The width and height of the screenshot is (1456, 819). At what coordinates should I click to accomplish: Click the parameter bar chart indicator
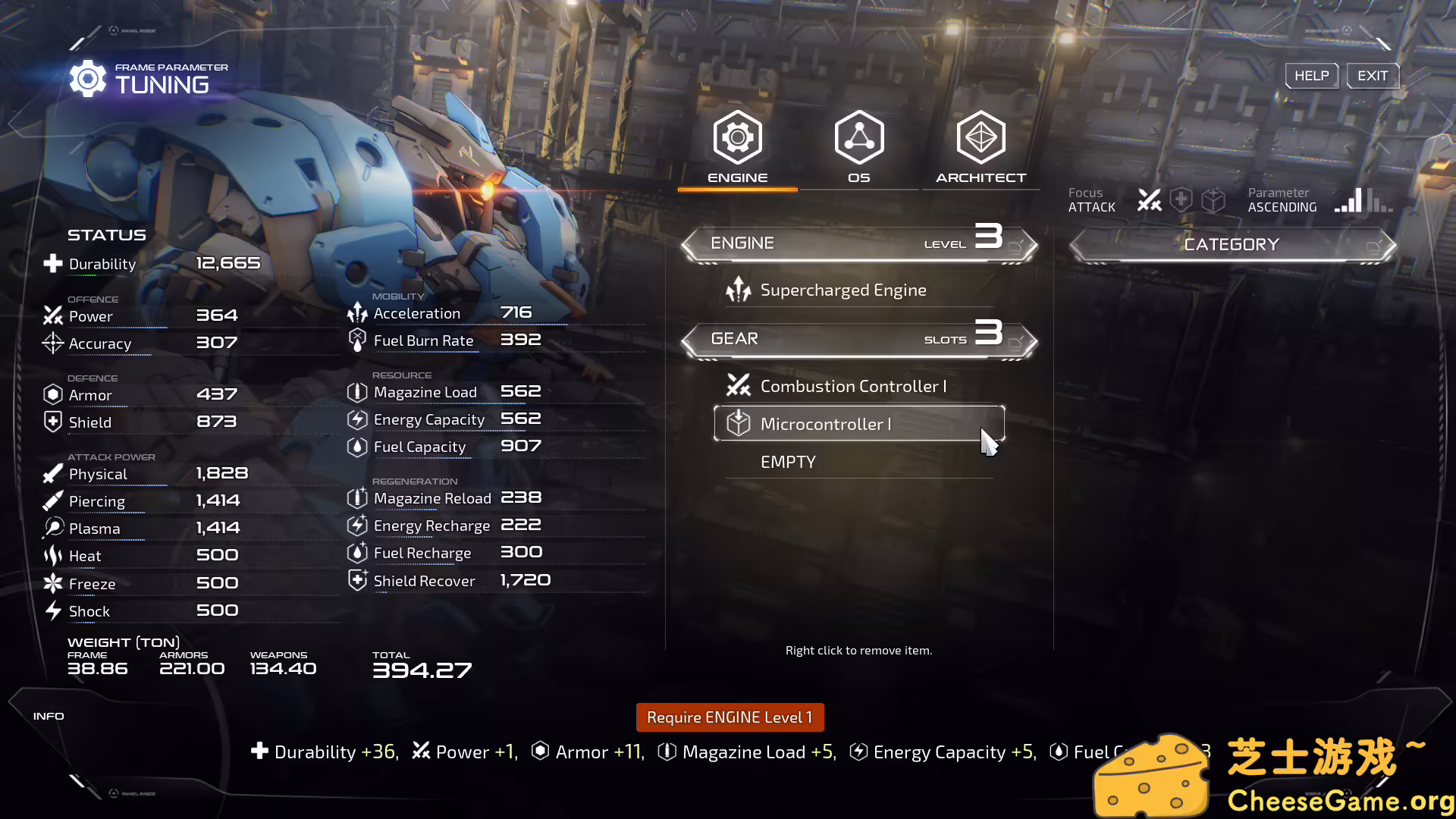tap(1362, 199)
